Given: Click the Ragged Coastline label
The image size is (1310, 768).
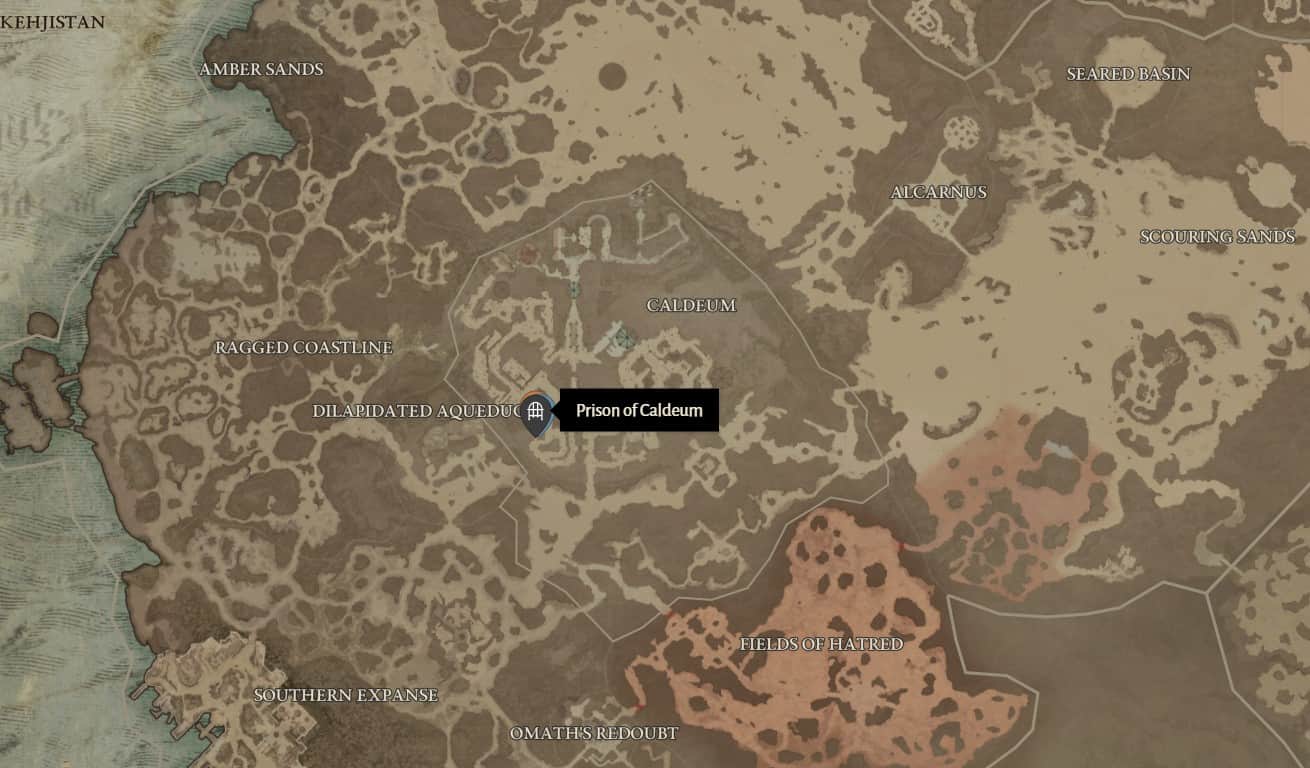Looking at the screenshot, I should [303, 348].
